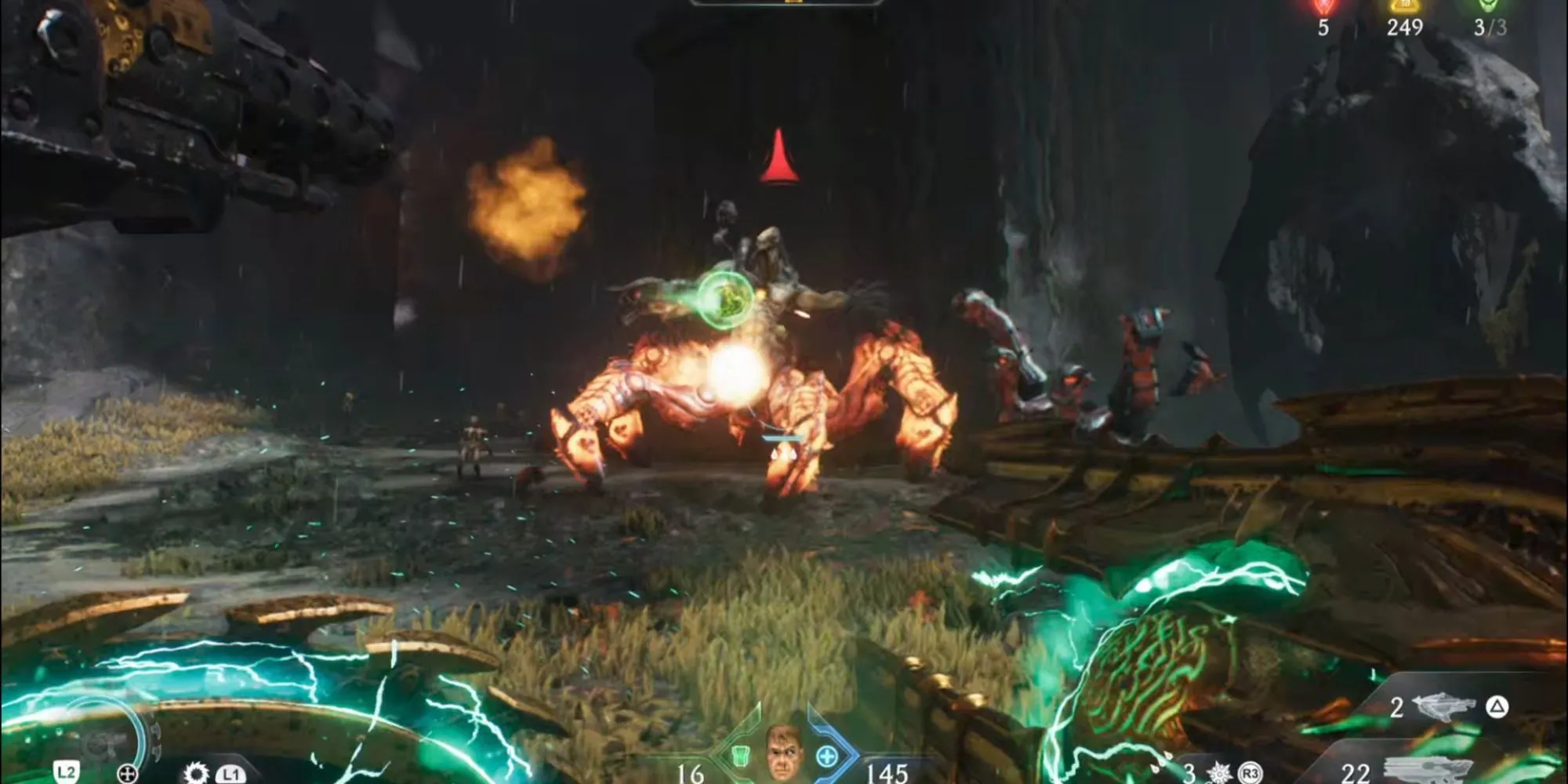Viewport: 1568px width, 784px height.
Task: Click the blue health cross icon
Action: coord(826,757)
